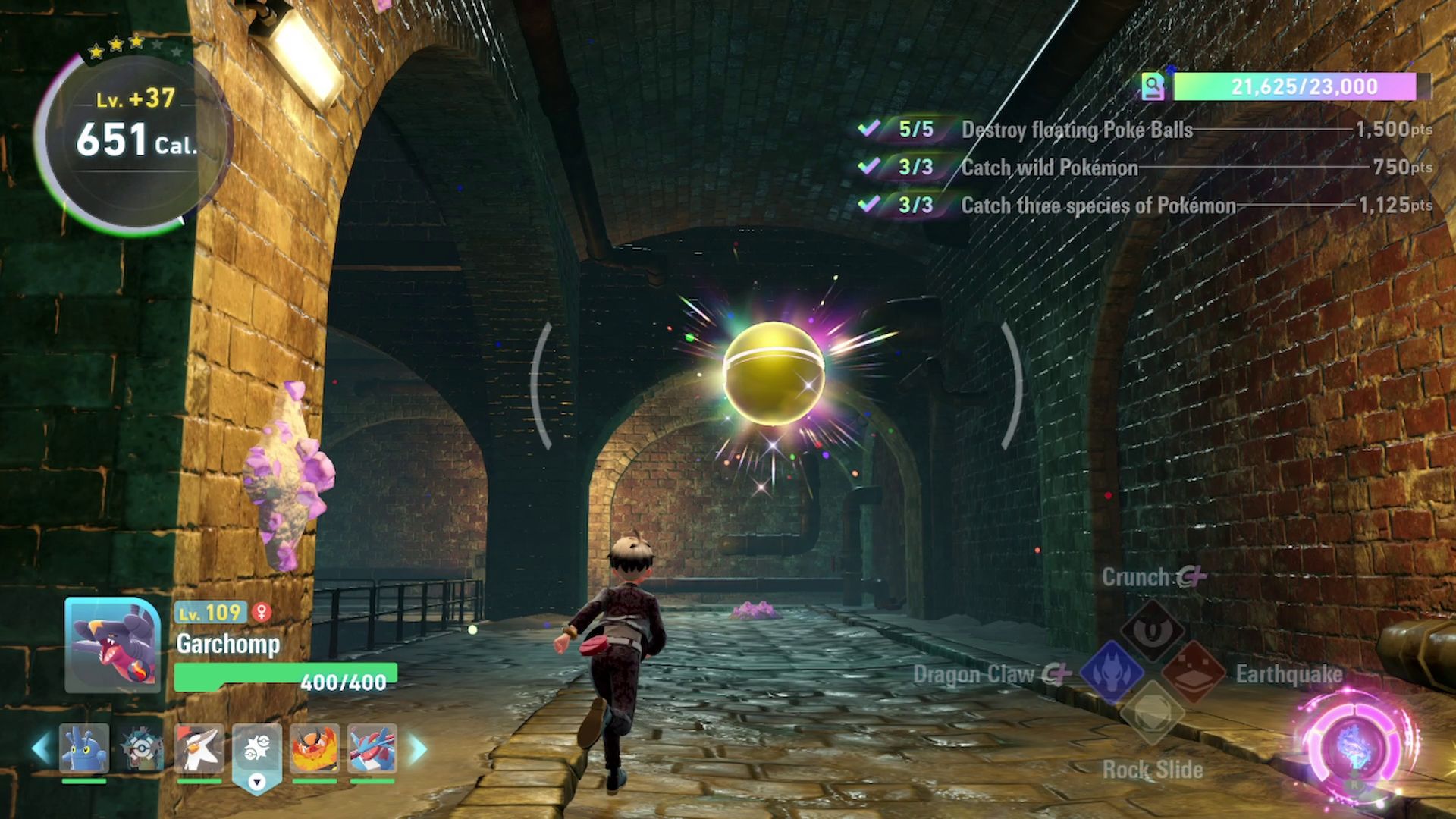The width and height of the screenshot is (1456, 819).
Task: Select the Catch wild Pokémon objective
Action: 1050,168
